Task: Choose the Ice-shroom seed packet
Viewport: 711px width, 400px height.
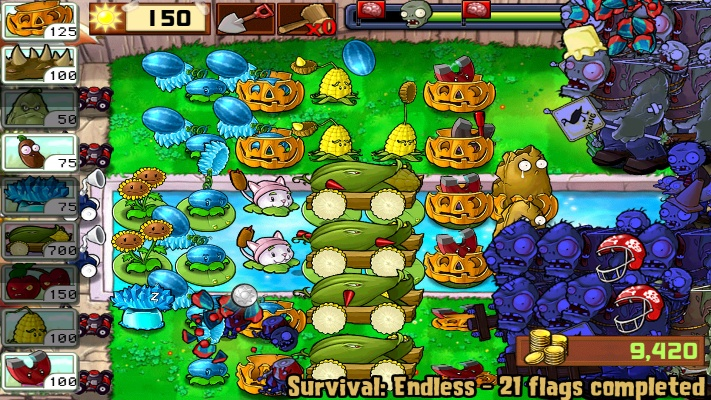Action: (x=39, y=195)
